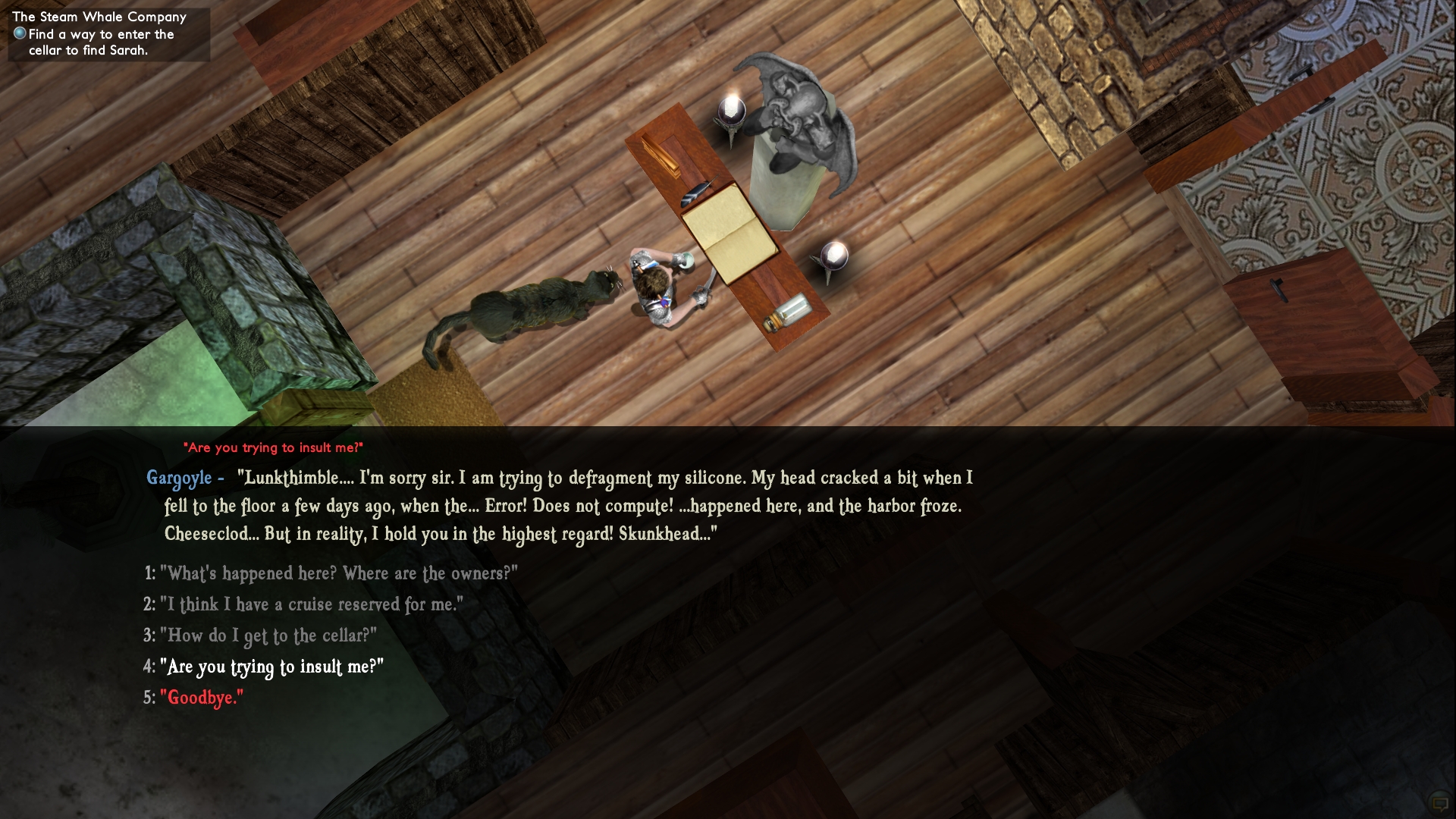
Task: End the conversation with "Goodbye."
Action: click(x=202, y=698)
